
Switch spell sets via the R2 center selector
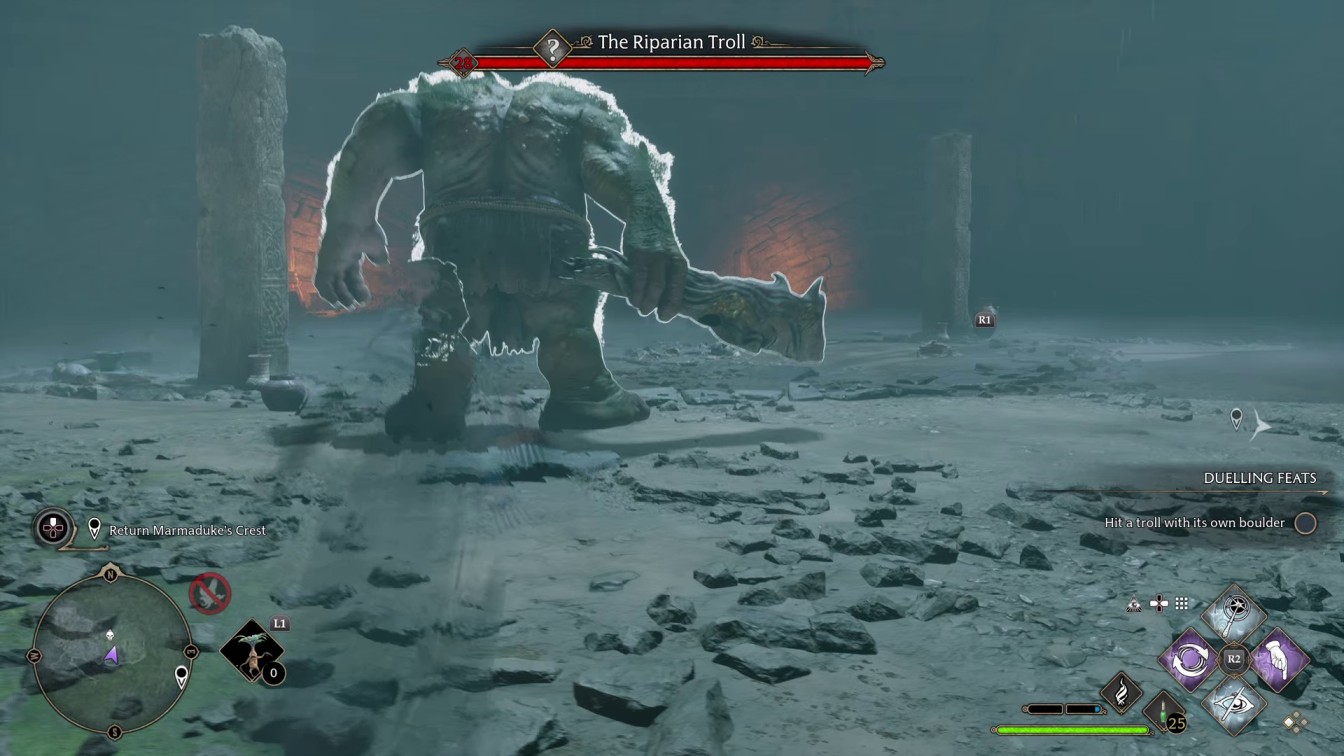coord(1233,657)
